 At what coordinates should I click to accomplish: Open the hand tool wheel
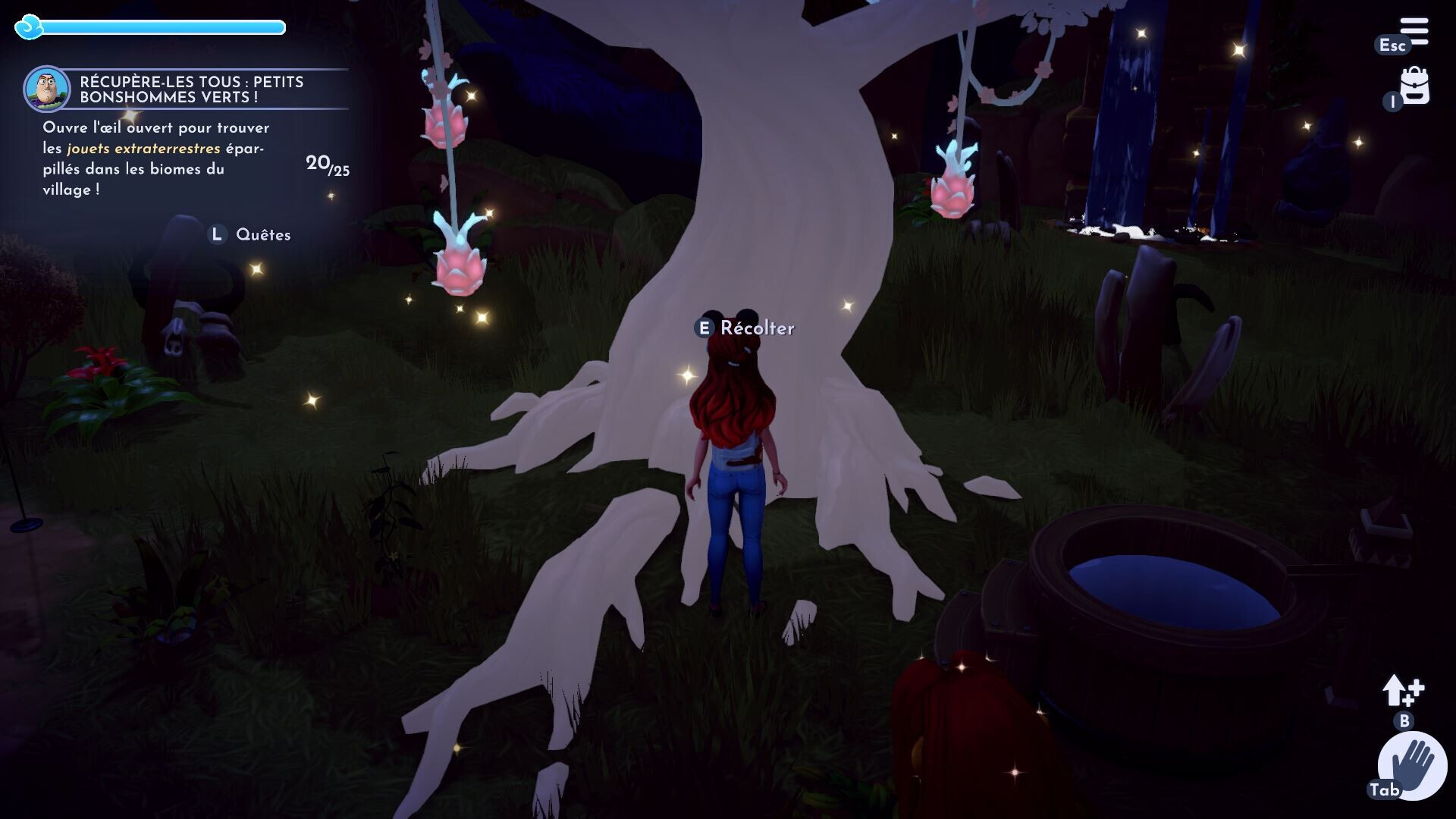tap(1413, 765)
